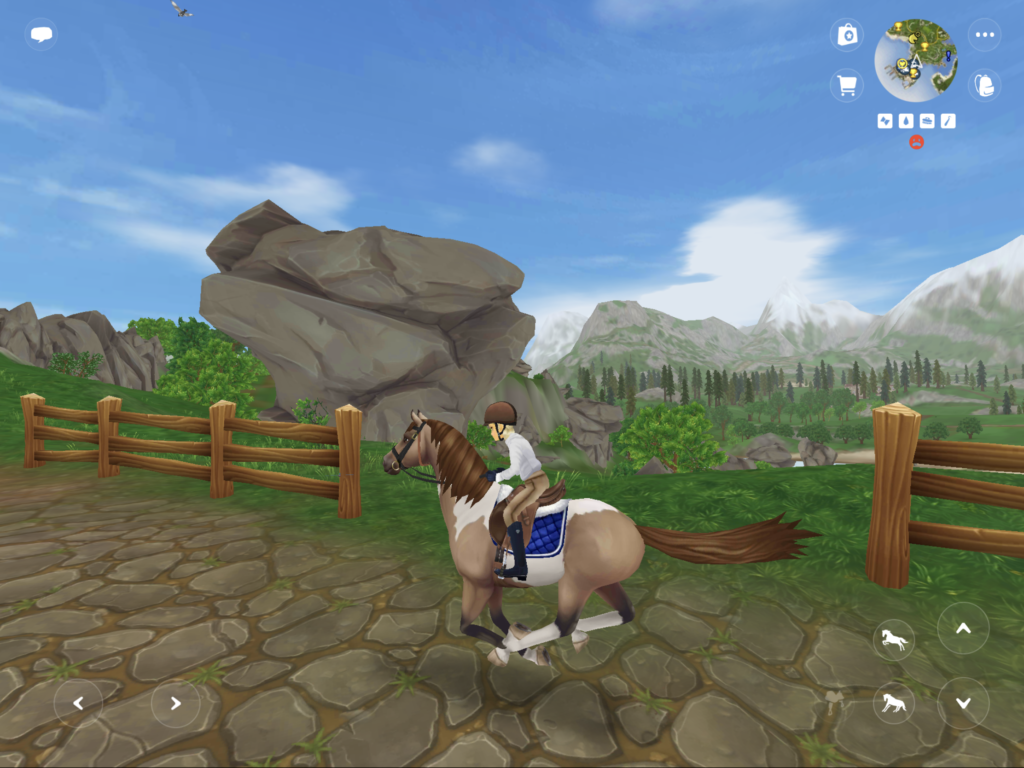This screenshot has height=768, width=1024.
Task: Speed up with the up arrow button
Action: (963, 629)
